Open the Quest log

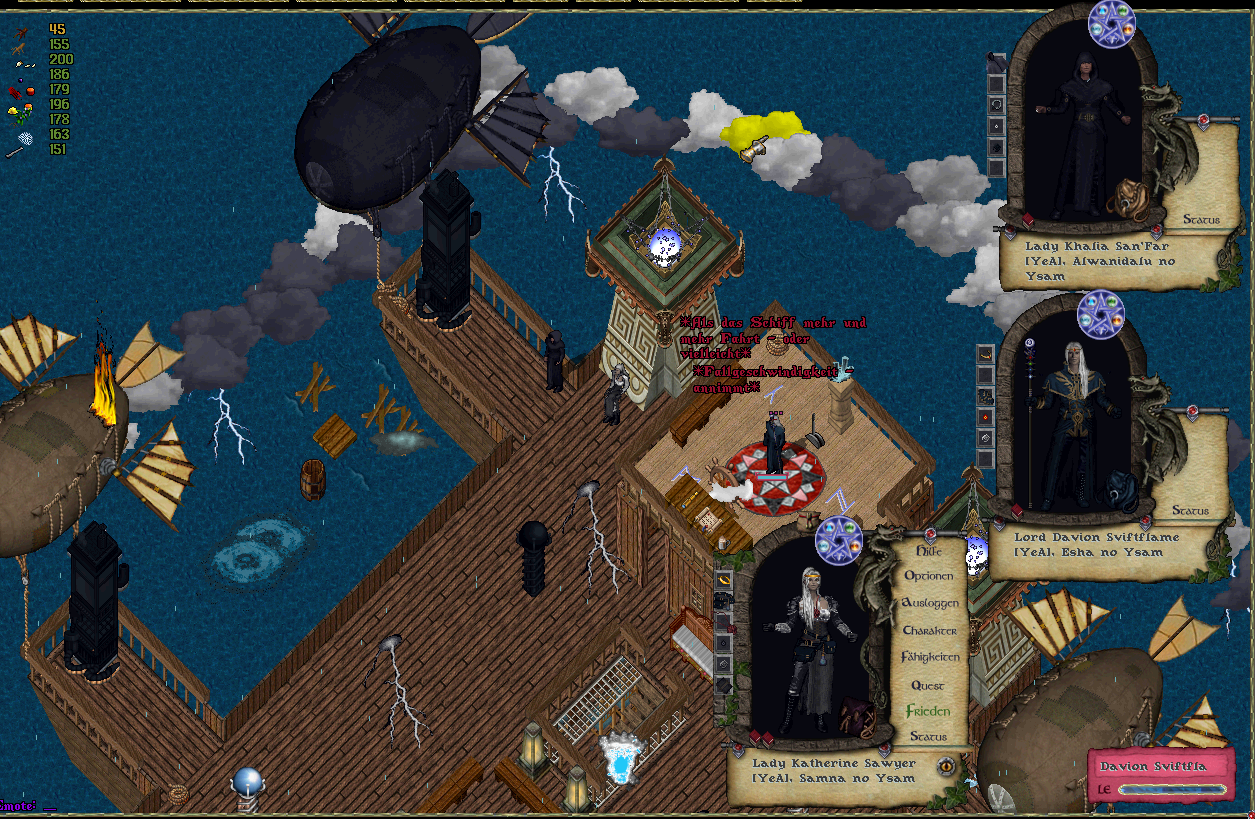click(x=928, y=685)
